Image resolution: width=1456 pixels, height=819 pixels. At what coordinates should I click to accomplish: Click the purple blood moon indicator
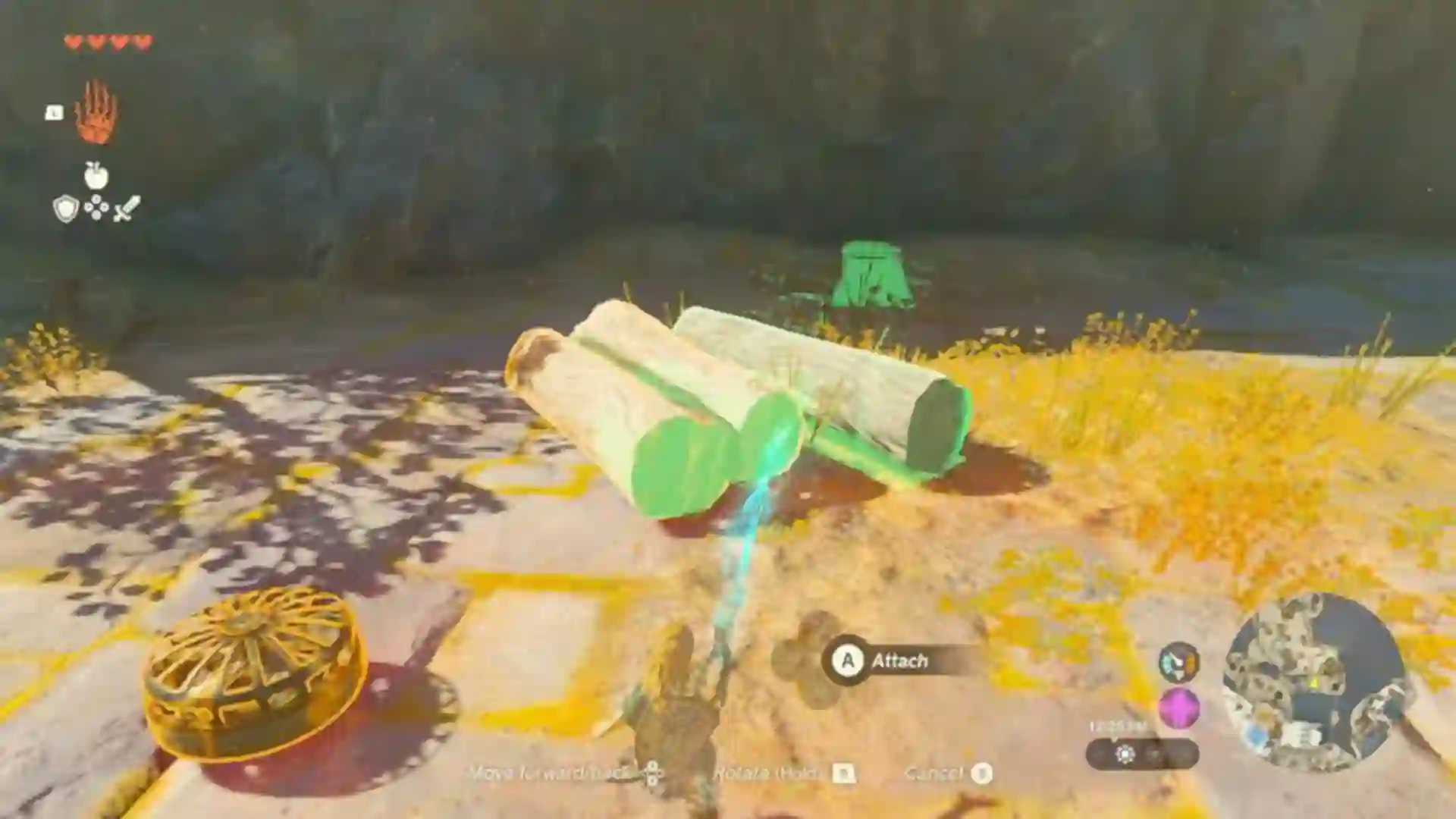tap(1178, 708)
